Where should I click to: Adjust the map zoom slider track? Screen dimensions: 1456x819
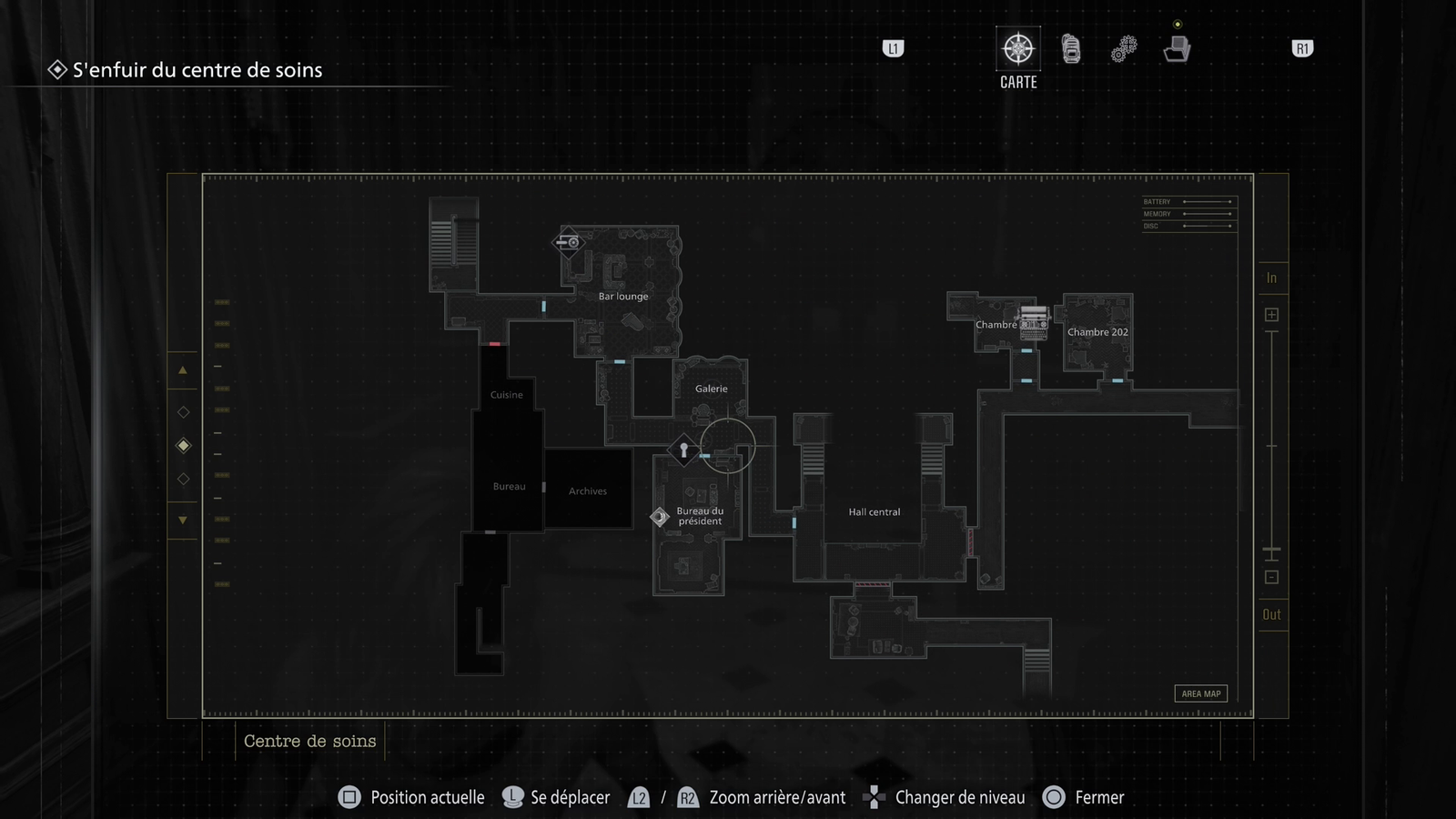click(x=1271, y=446)
